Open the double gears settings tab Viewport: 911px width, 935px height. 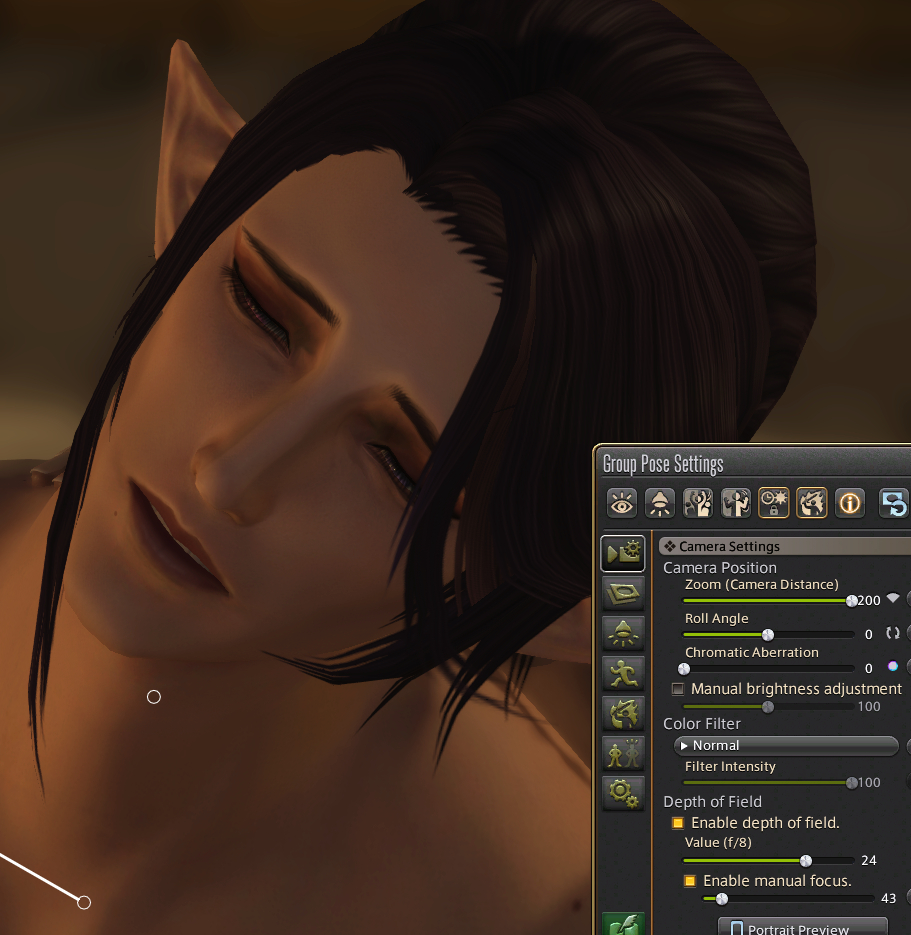pos(622,793)
